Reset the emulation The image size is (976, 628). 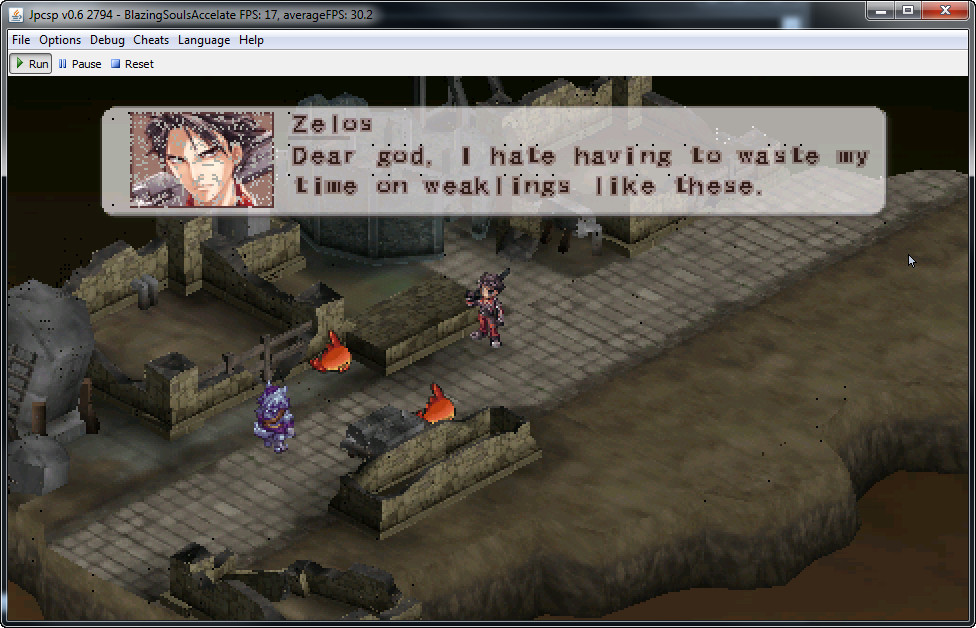pyautogui.click(x=132, y=64)
